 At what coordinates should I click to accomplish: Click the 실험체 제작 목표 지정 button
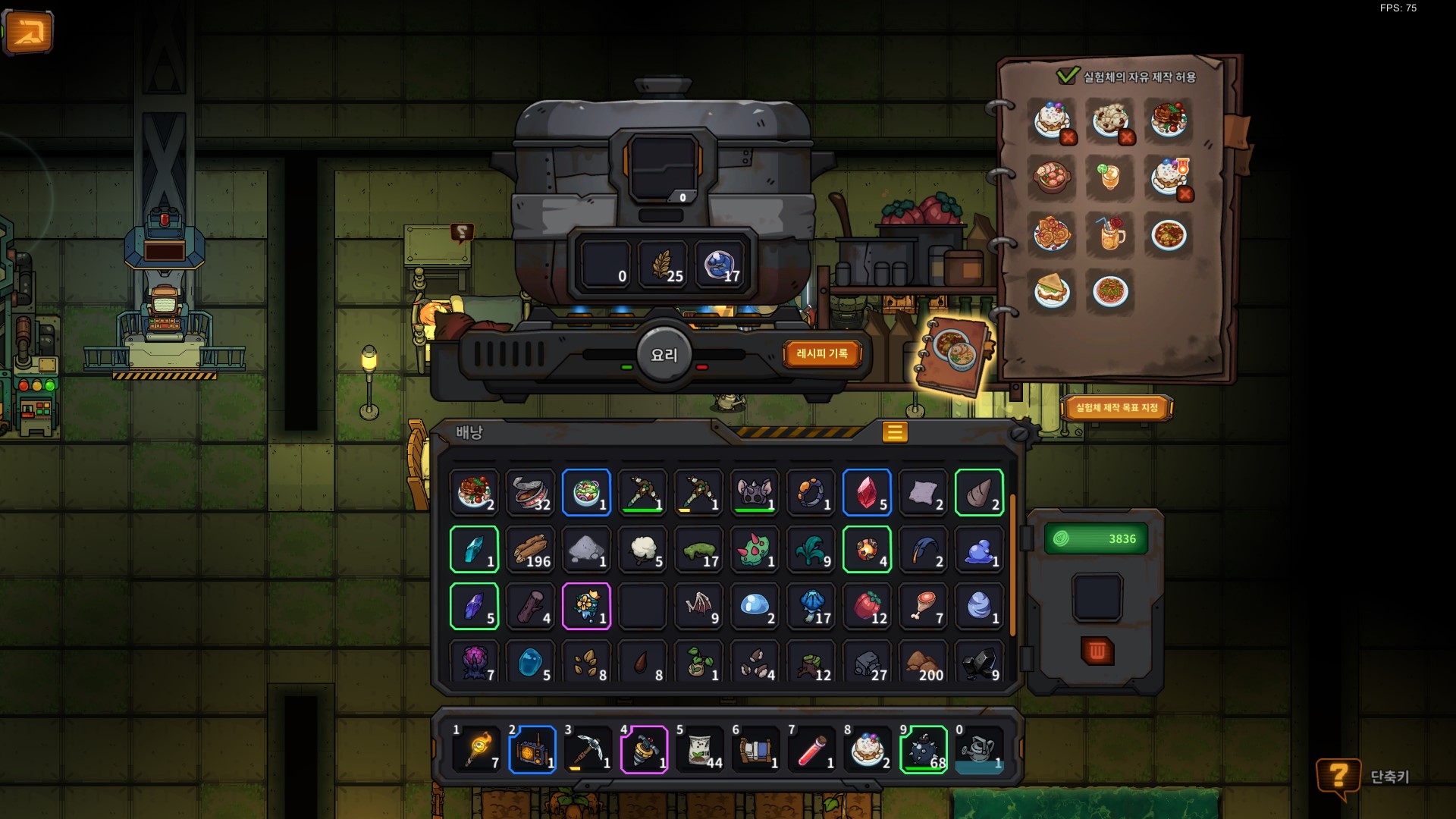click(x=1116, y=408)
